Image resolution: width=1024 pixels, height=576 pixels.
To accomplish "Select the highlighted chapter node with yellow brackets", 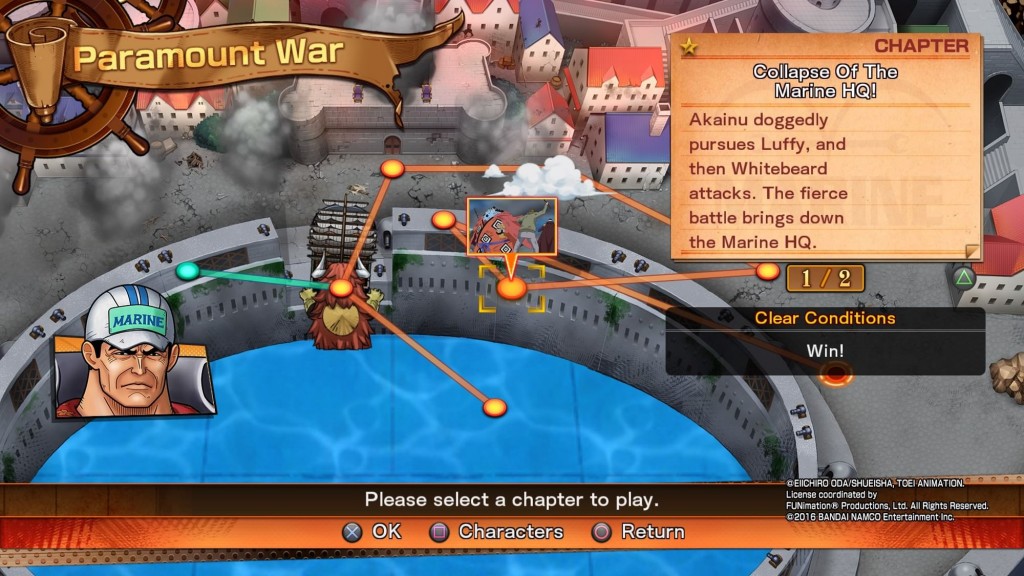I will point(511,288).
